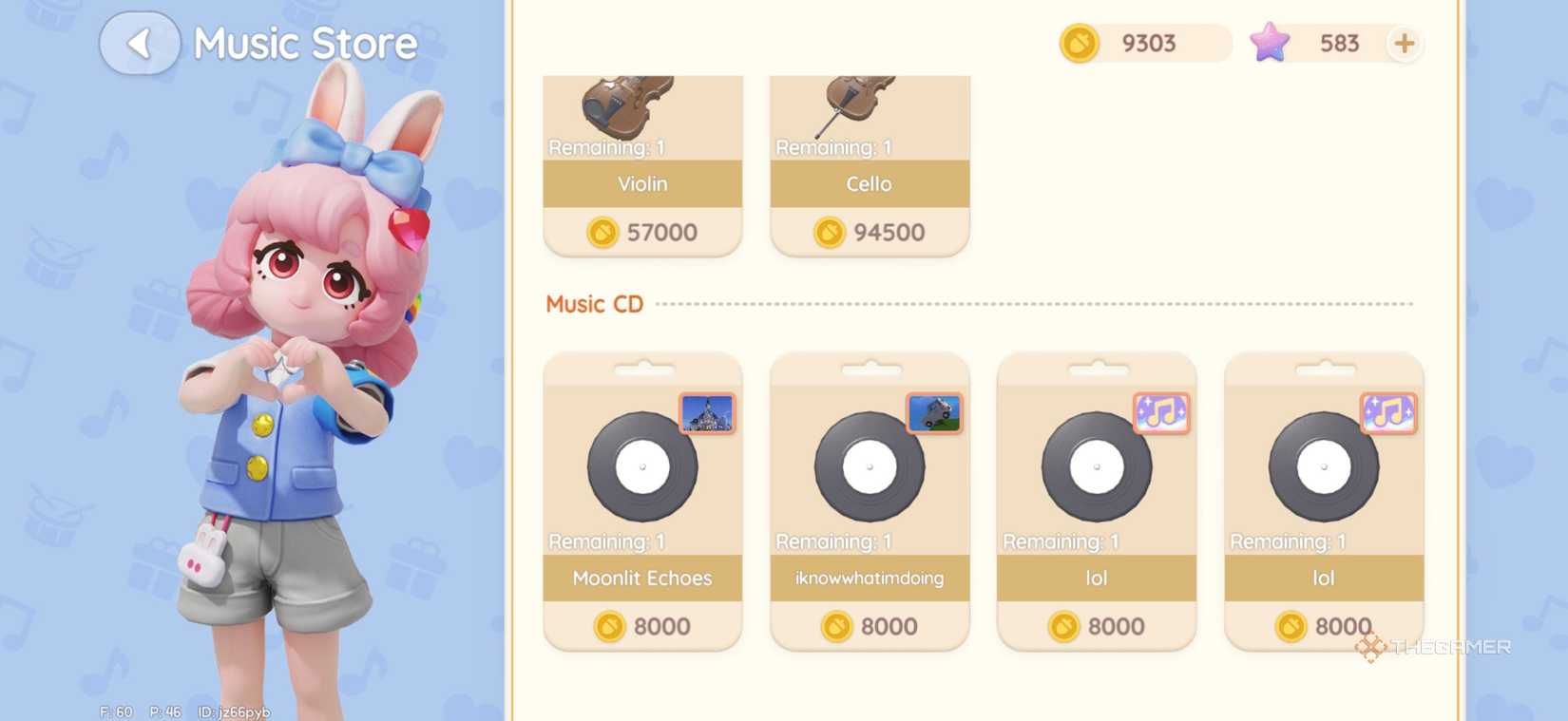The width and height of the screenshot is (1568, 721).
Task: Click the castle icon on Moonlit Echoes CD
Action: [x=708, y=412]
